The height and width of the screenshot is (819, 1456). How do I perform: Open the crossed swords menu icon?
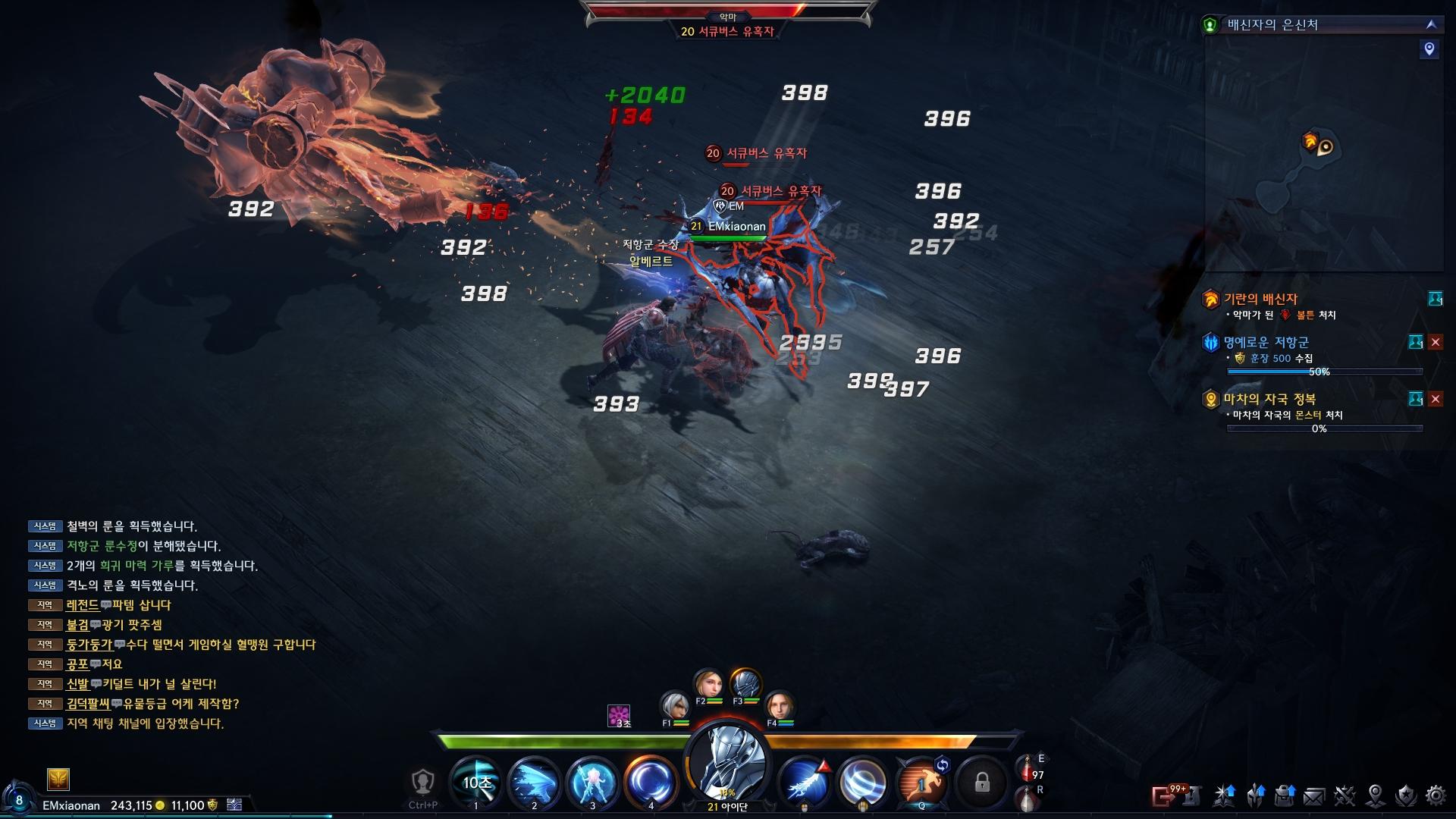coord(1345,795)
